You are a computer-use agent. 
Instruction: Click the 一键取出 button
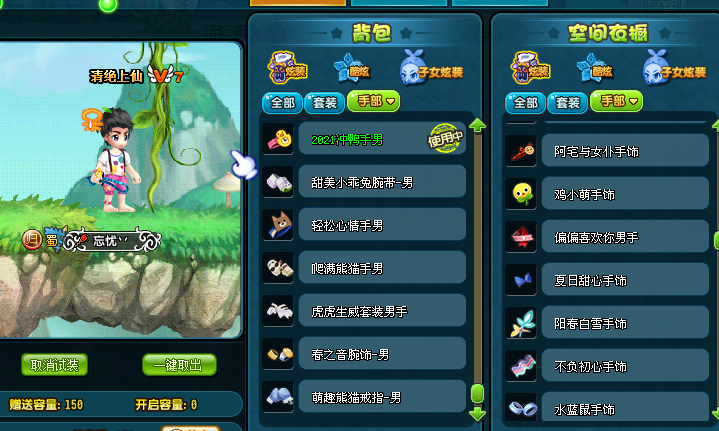click(x=179, y=365)
